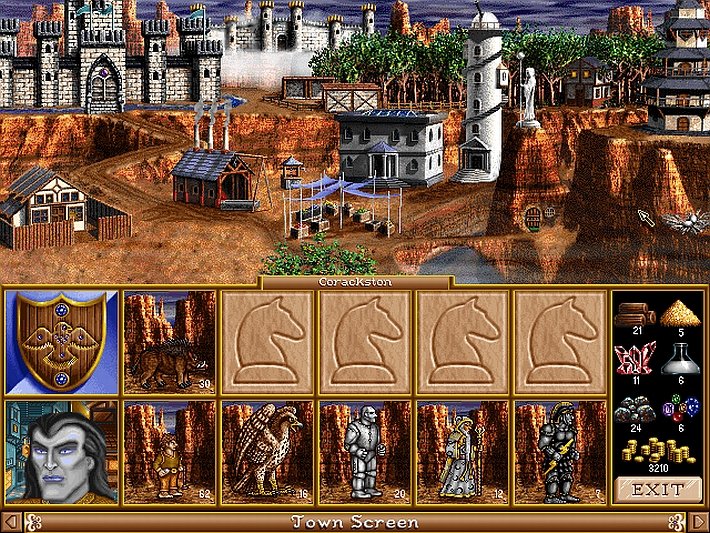Click the eagle crest shield
This screenshot has height=533, width=710.
(x=61, y=340)
